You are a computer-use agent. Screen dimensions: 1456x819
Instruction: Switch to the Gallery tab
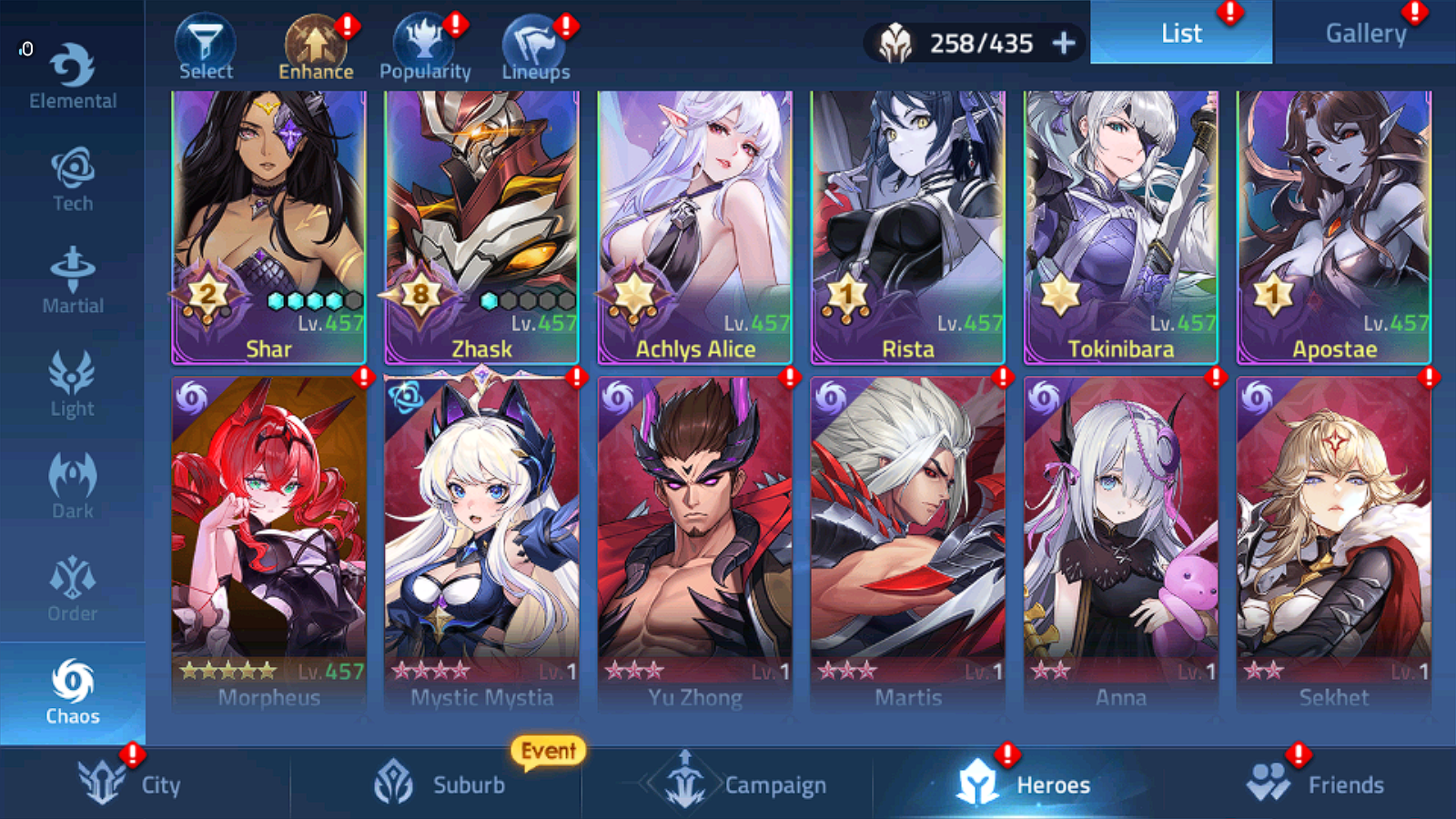[1365, 33]
